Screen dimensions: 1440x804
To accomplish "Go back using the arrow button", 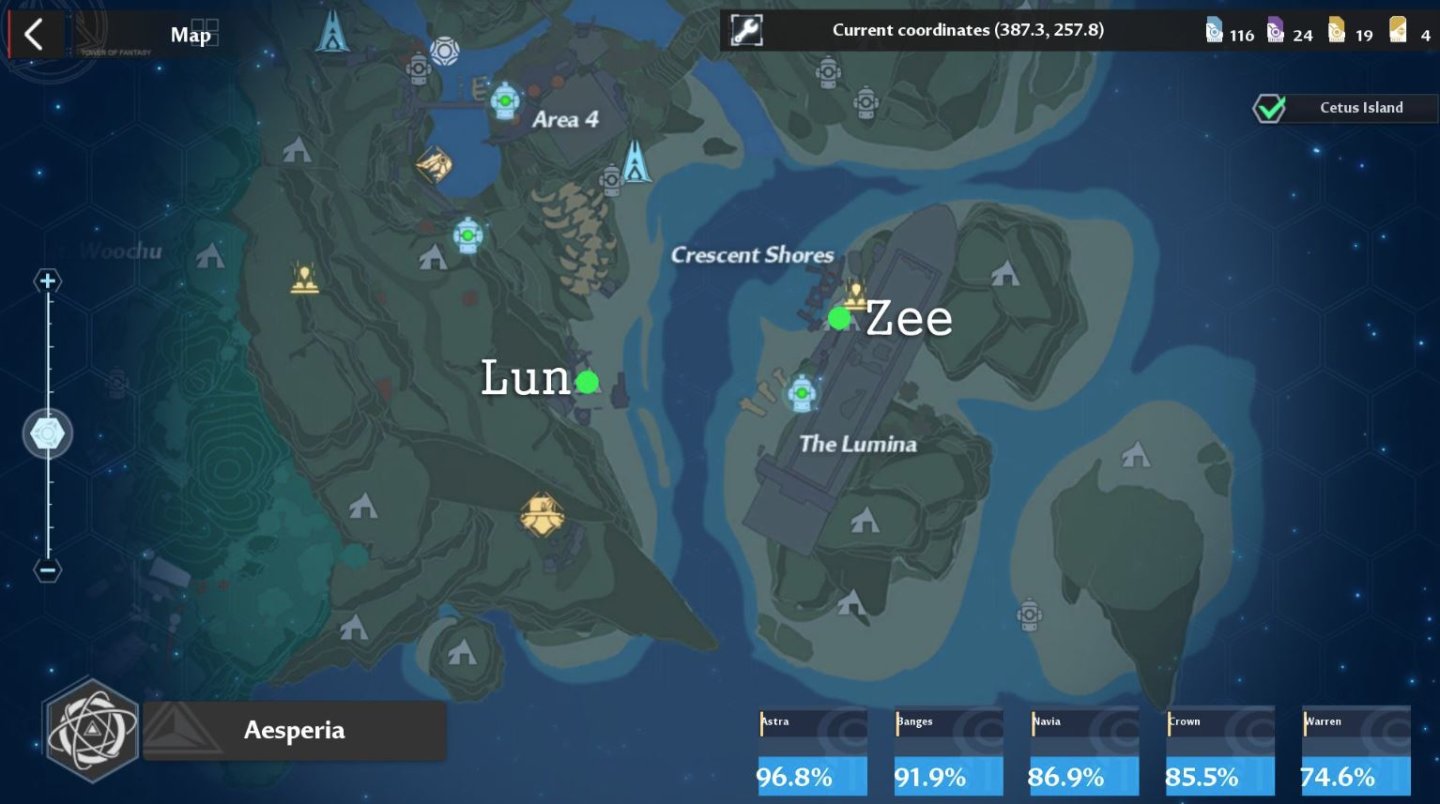I will 34,34.
